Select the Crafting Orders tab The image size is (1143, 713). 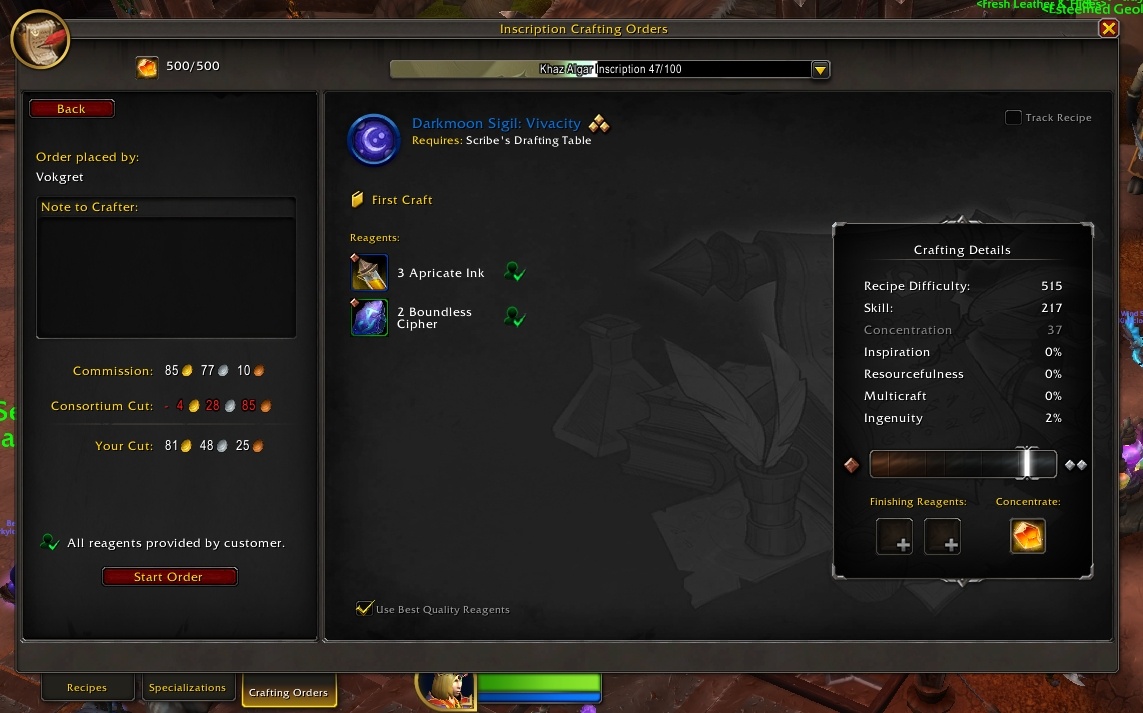click(x=288, y=692)
